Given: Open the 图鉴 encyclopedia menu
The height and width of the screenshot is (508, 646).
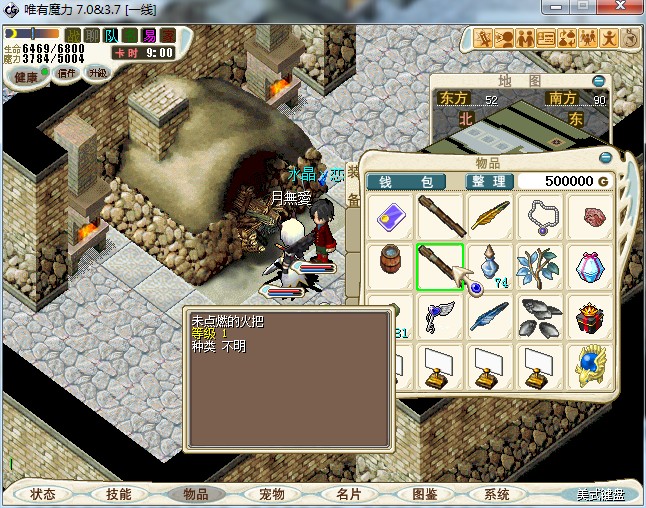Looking at the screenshot, I should pos(424,494).
